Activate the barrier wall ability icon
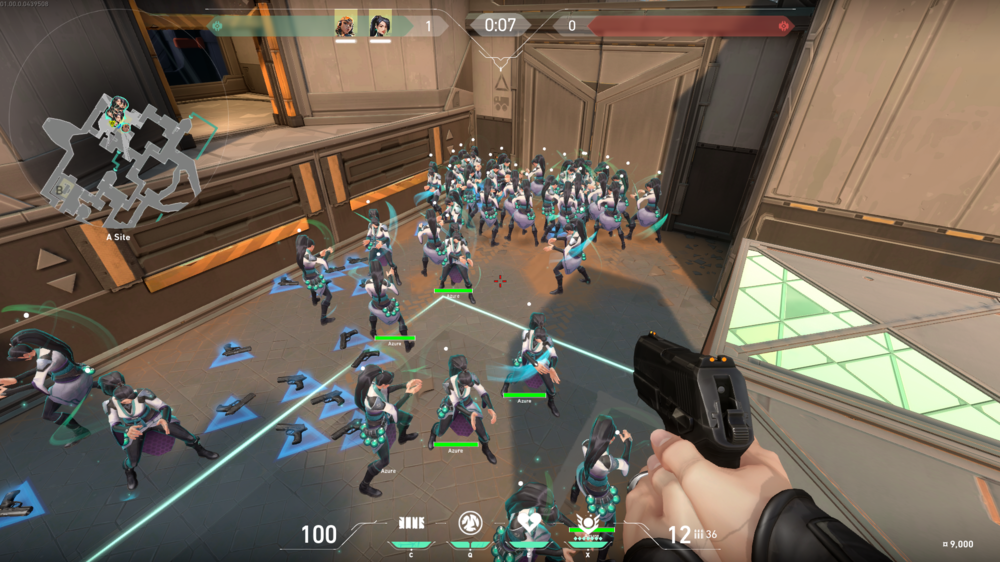This screenshot has width=1000, height=562. [411, 523]
